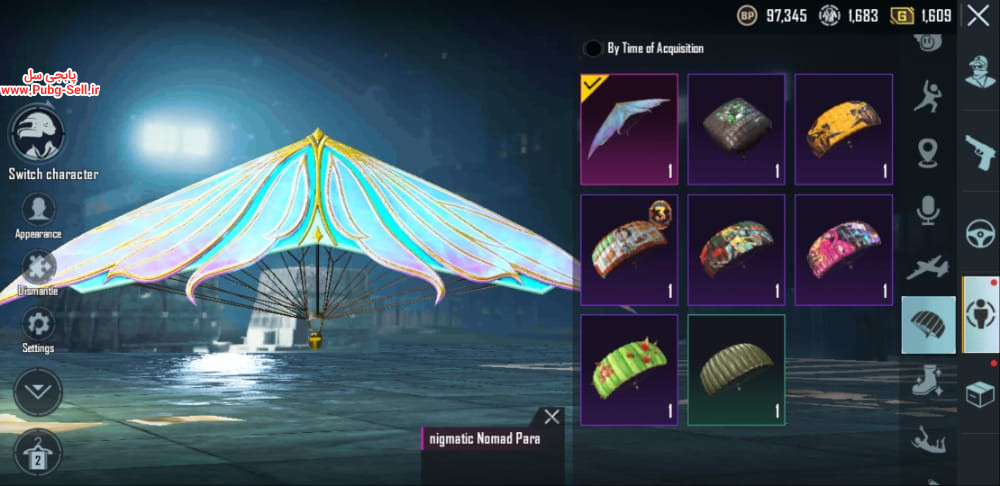Pick the brown parachute with the 3 badge
The width and height of the screenshot is (1000, 486).
tap(629, 249)
